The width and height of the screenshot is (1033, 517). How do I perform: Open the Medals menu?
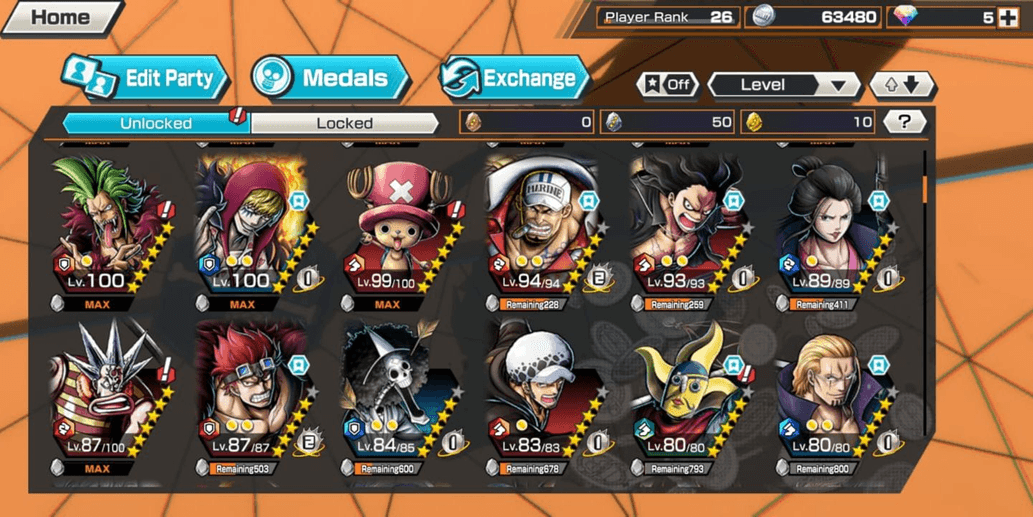coord(330,79)
